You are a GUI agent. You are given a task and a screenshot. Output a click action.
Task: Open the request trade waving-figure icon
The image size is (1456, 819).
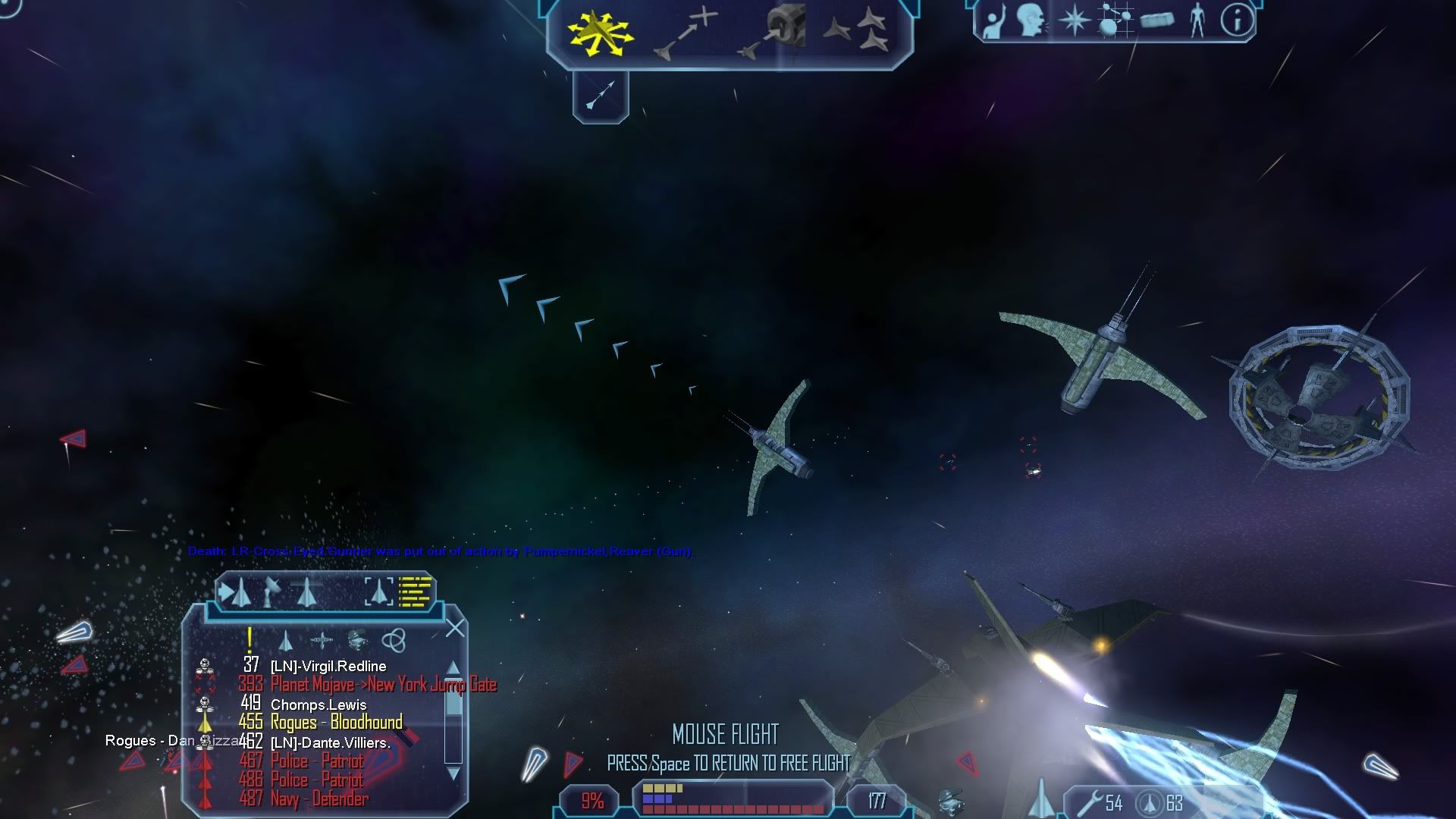[x=993, y=21]
